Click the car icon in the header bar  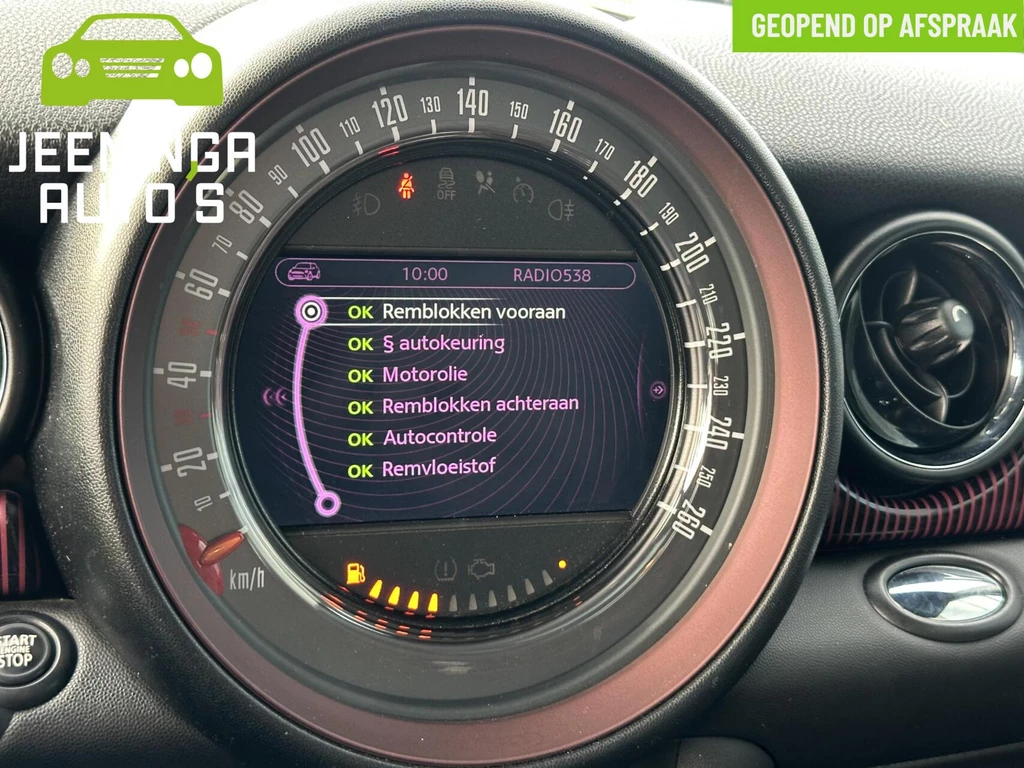pyautogui.click(x=303, y=273)
